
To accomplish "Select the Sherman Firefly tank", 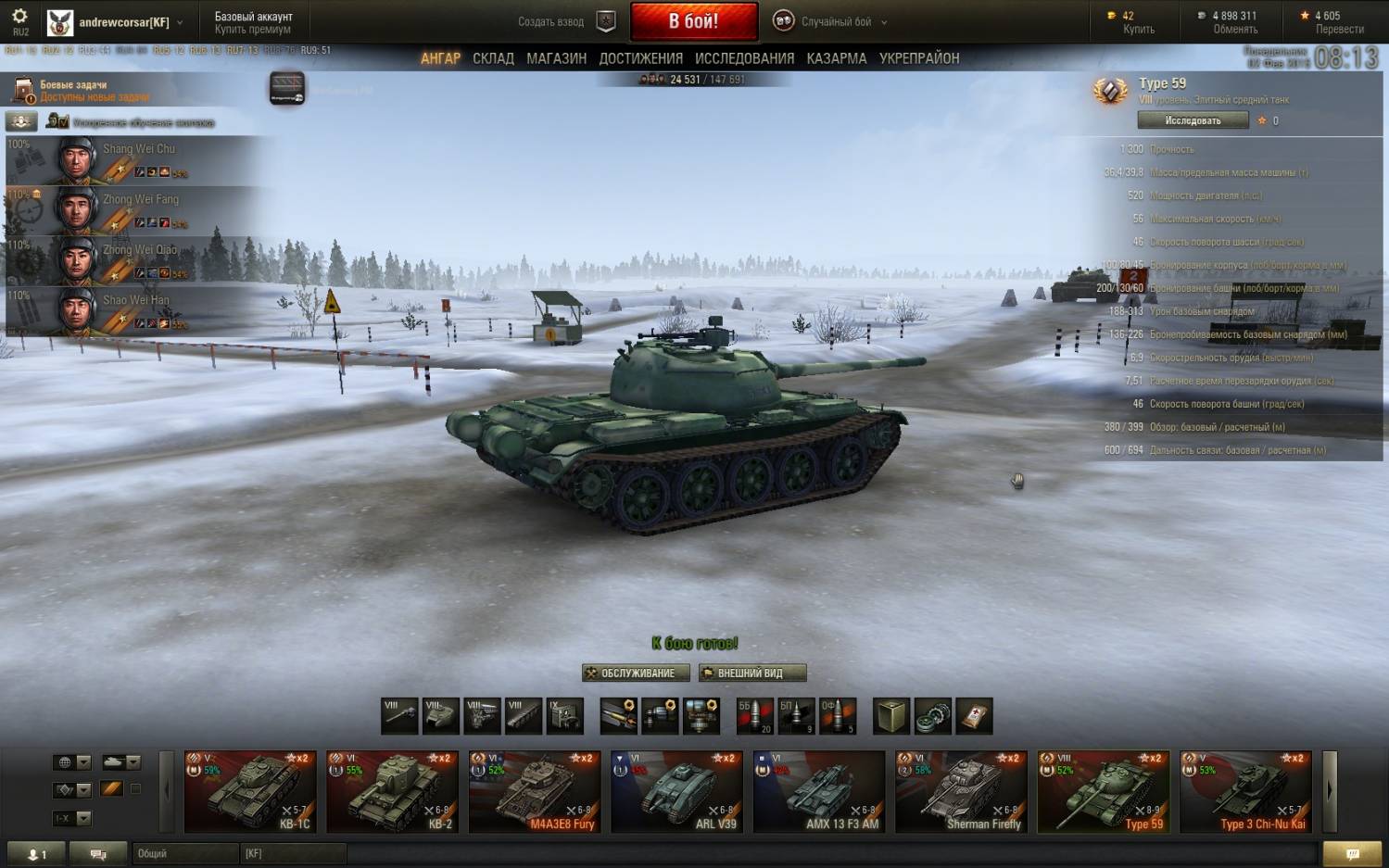I will pyautogui.click(x=961, y=792).
